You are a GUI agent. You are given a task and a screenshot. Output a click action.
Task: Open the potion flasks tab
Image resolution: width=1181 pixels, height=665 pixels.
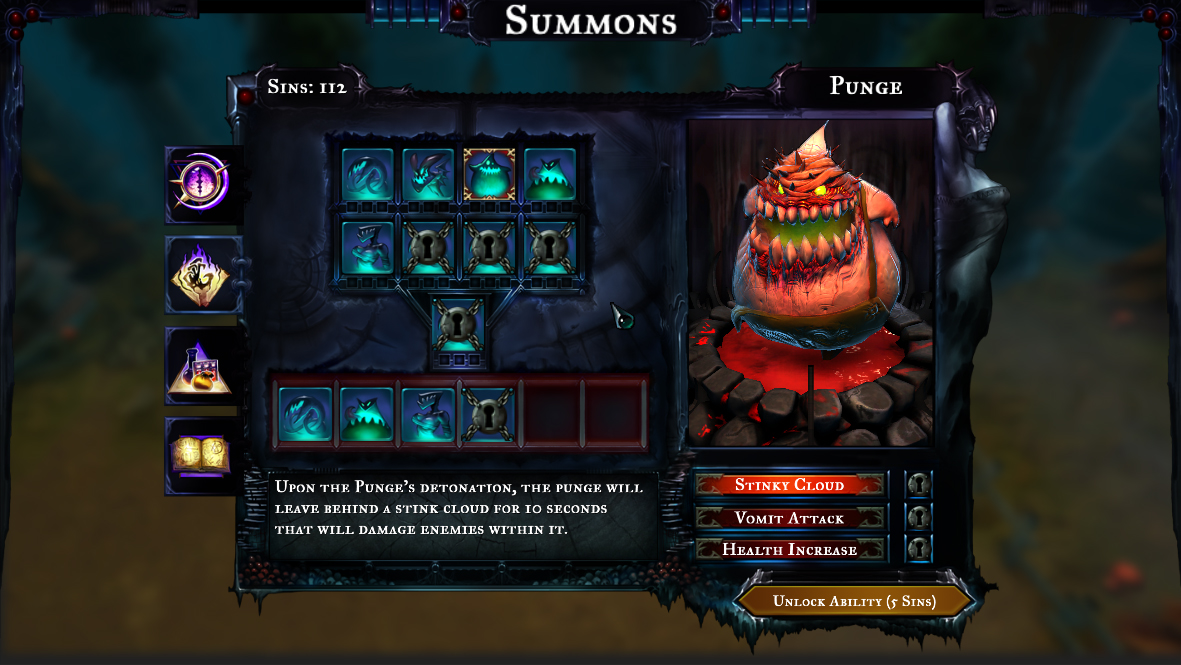[x=204, y=366]
